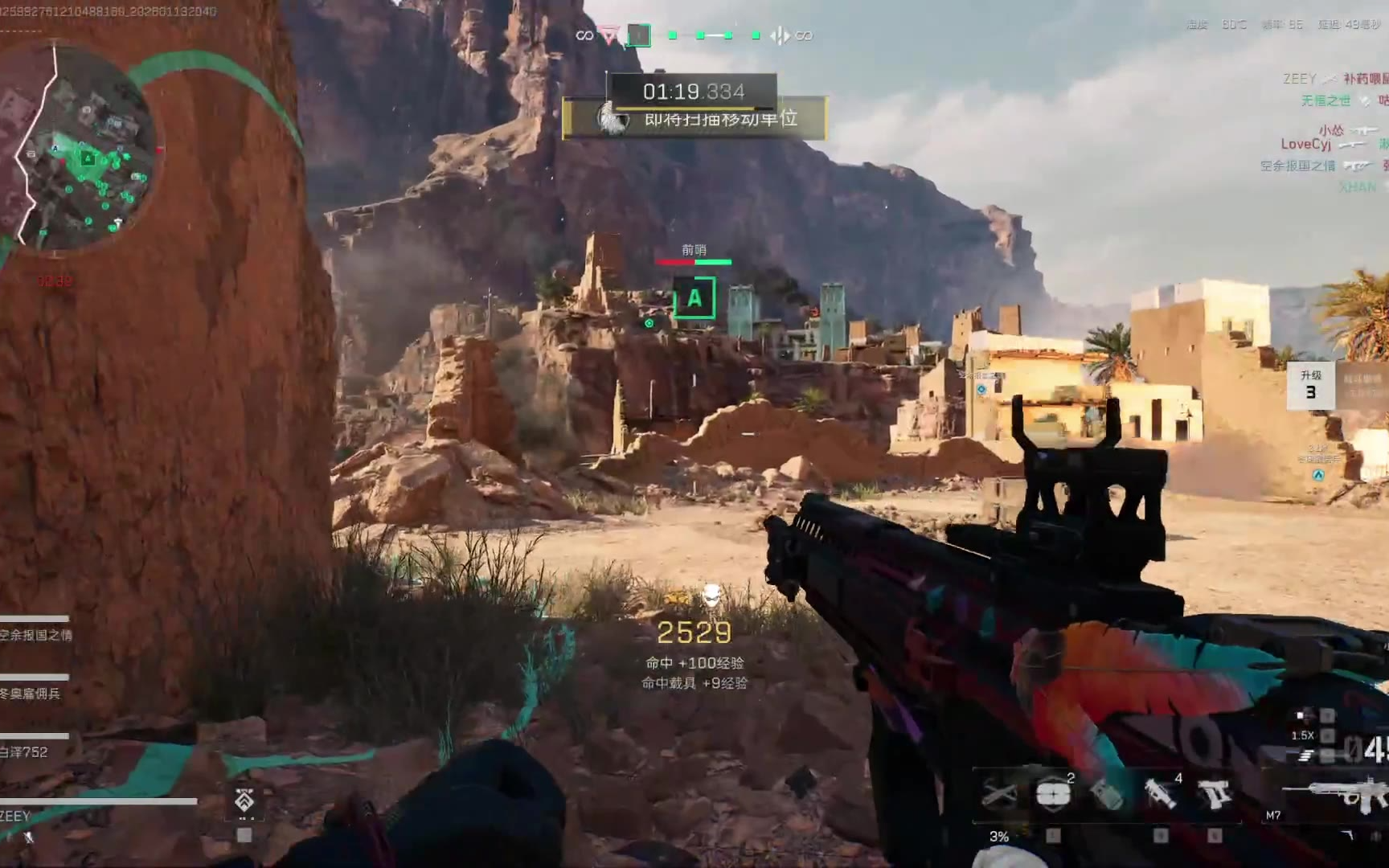Click the 升级 3 upgrade notification
Image resolution: width=1389 pixels, height=868 pixels.
[x=1310, y=386]
